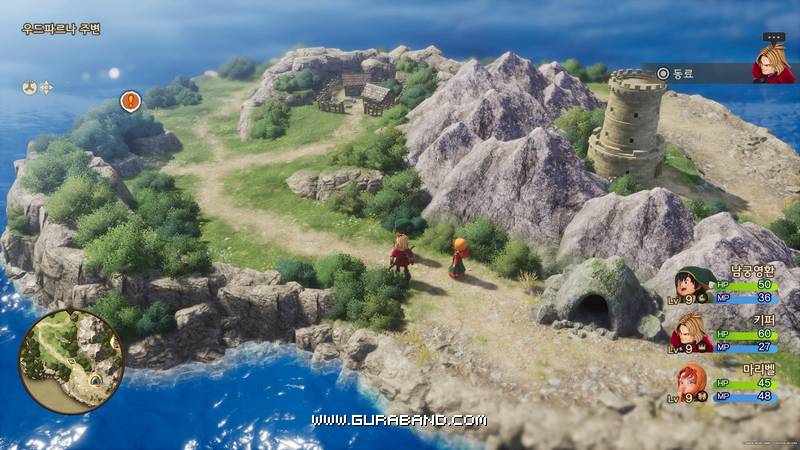The image size is (800, 450).
Task: Click the blond companion portrait with speech bubble
Action: point(772,62)
